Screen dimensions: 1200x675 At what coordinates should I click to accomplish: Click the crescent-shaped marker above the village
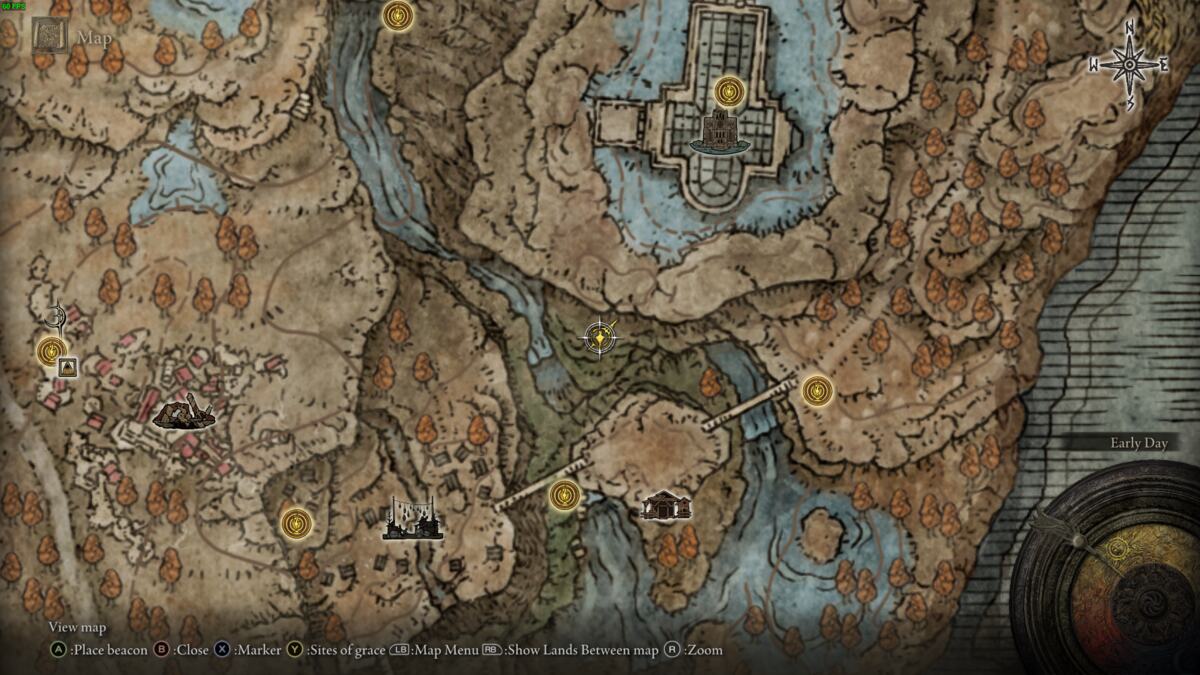(56, 319)
